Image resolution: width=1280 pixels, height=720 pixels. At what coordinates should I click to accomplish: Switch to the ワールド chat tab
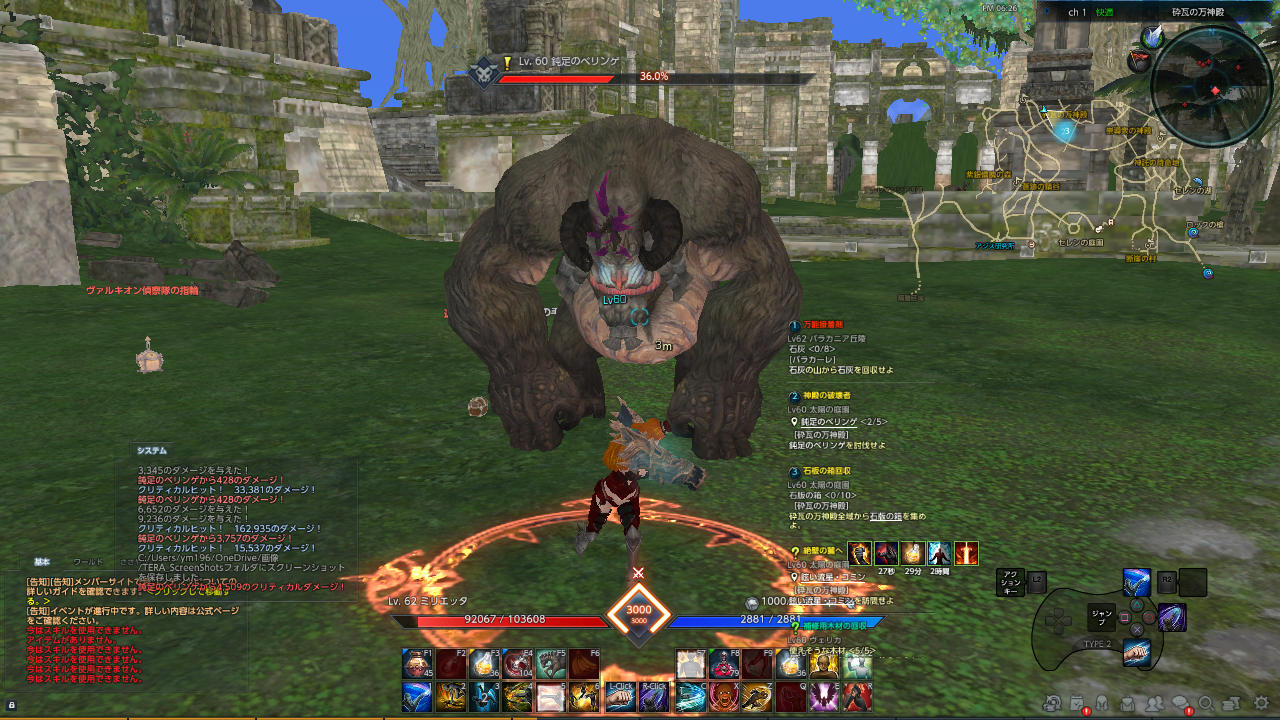pyautogui.click(x=88, y=562)
